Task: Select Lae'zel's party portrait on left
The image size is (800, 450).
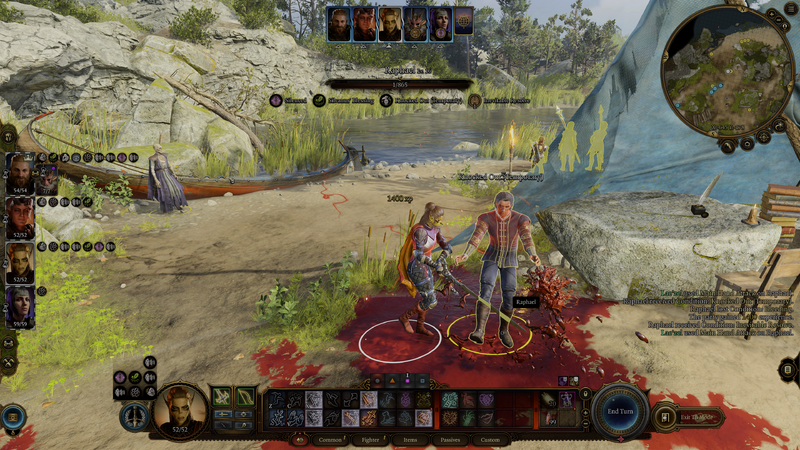Action: tap(20, 262)
